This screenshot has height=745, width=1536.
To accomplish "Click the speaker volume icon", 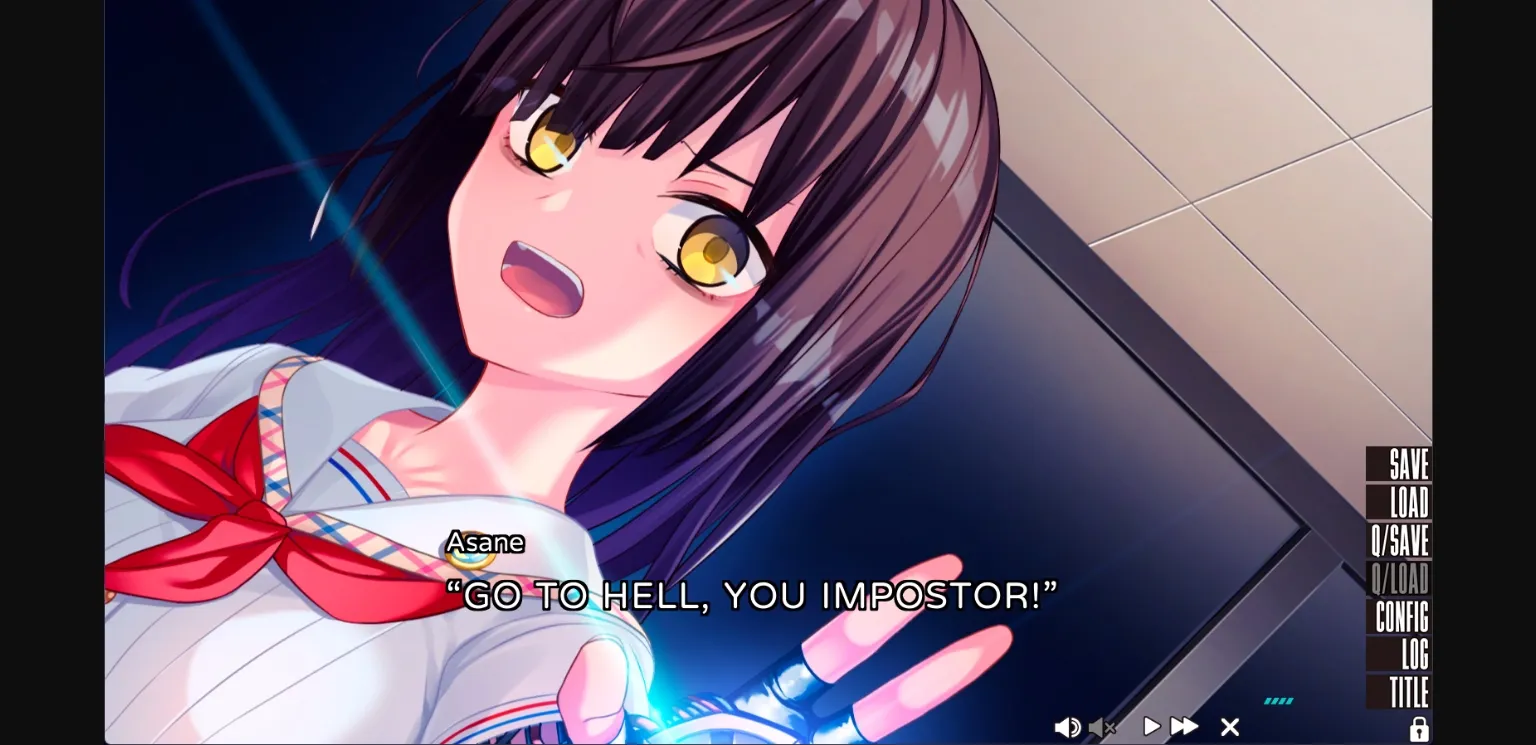I will 1066,727.
